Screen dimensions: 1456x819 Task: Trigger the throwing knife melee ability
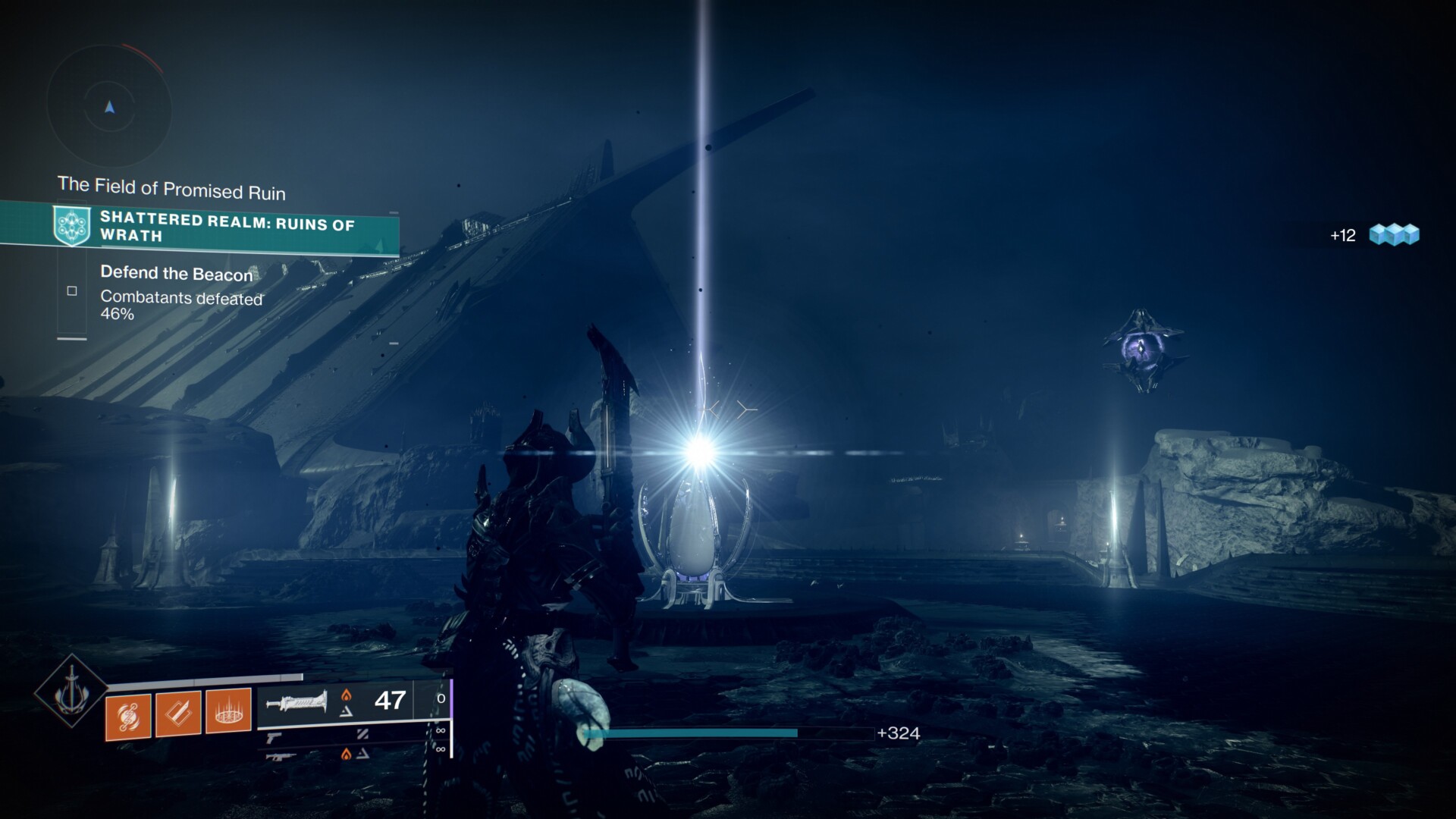[178, 714]
